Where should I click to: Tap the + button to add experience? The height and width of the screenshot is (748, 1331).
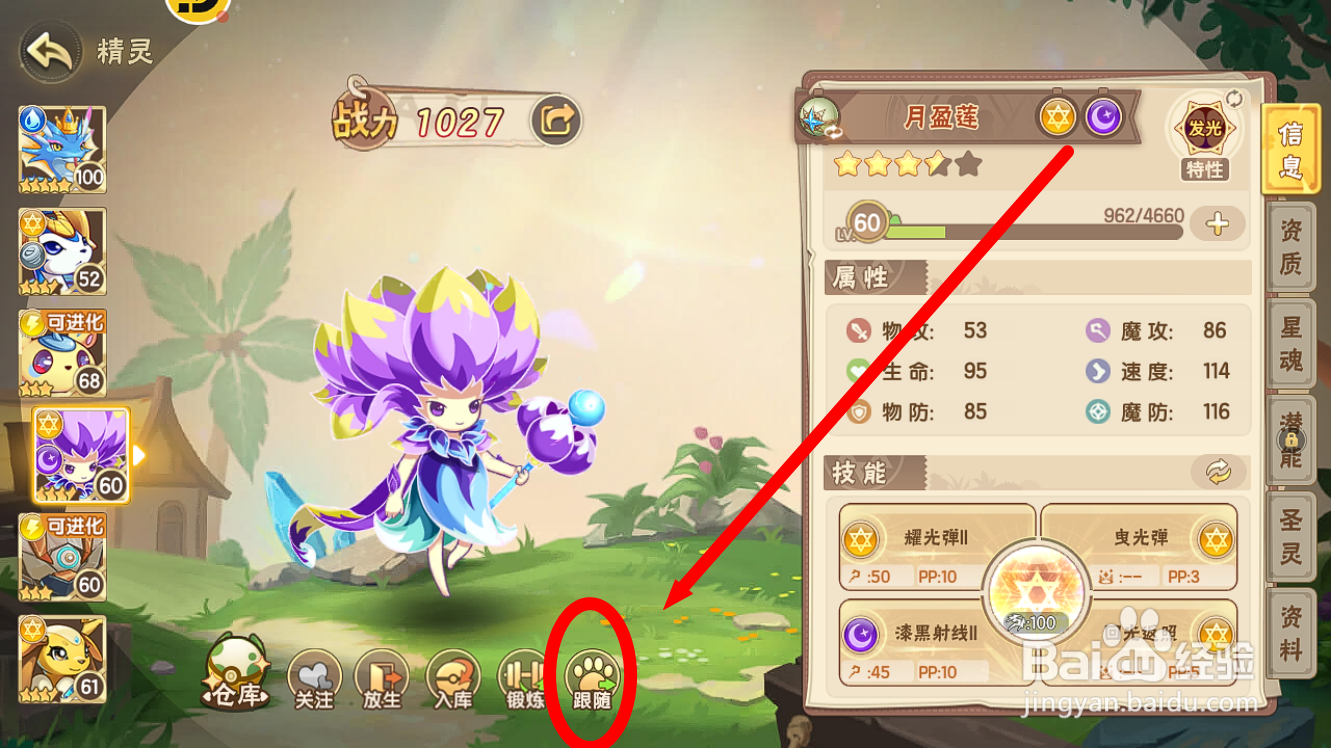[1218, 224]
